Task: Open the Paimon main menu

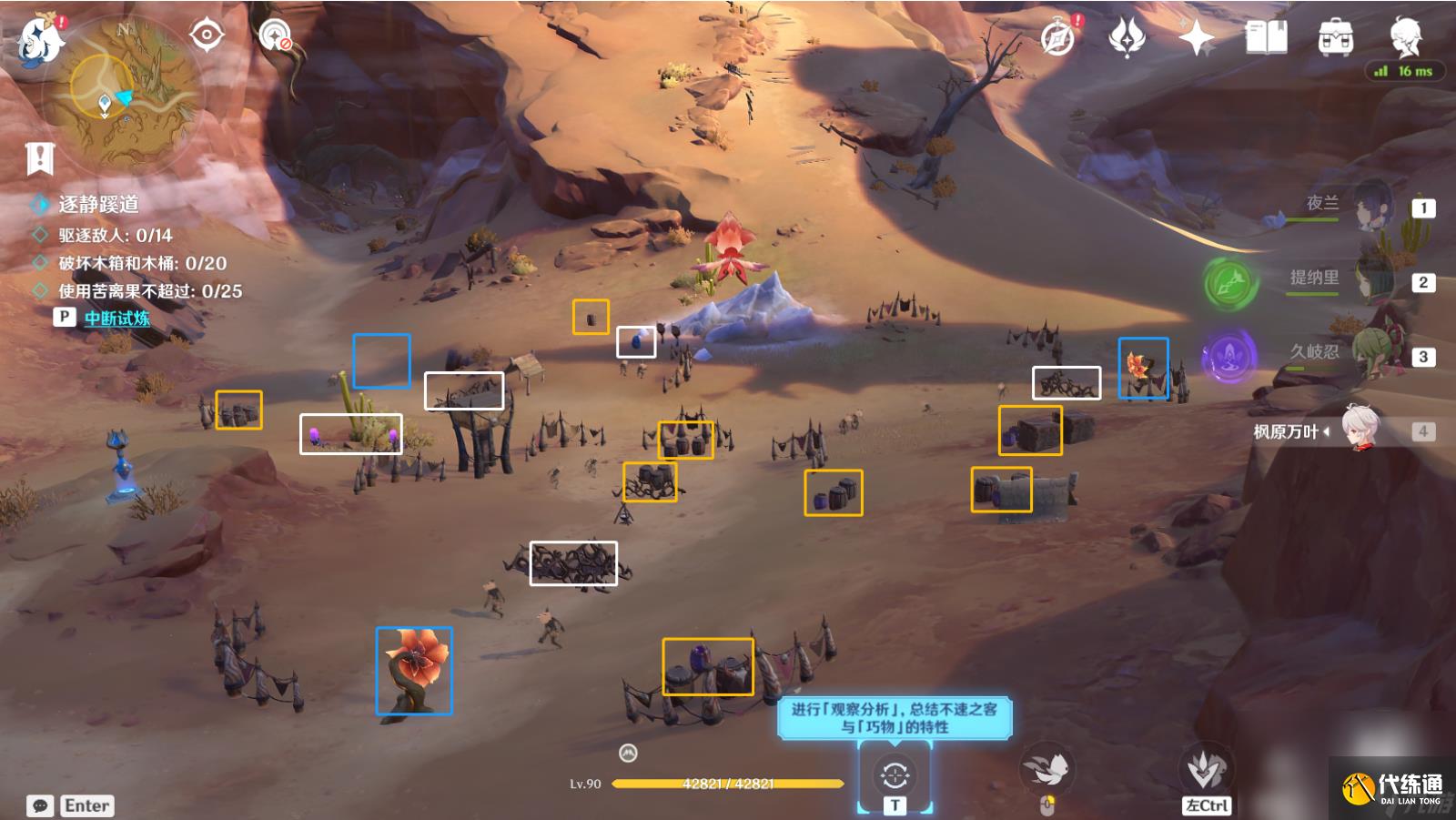Action: (x=39, y=39)
